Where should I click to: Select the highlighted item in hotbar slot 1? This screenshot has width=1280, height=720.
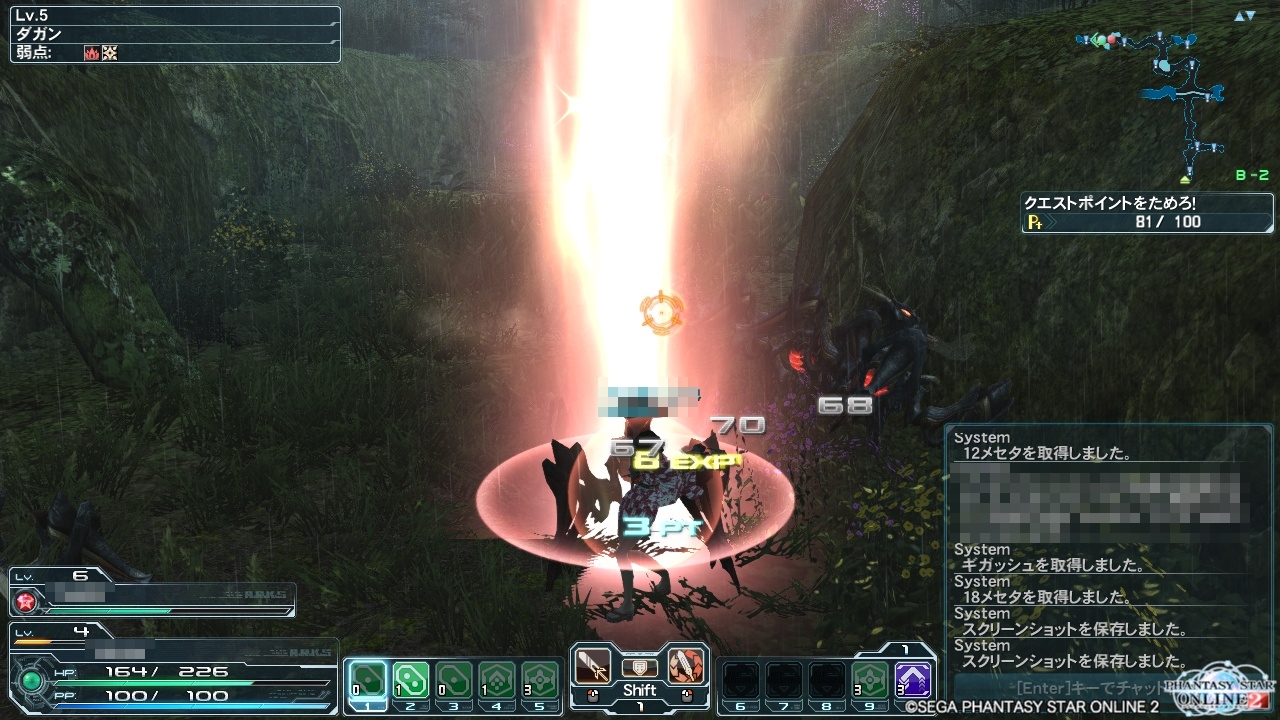(368, 680)
